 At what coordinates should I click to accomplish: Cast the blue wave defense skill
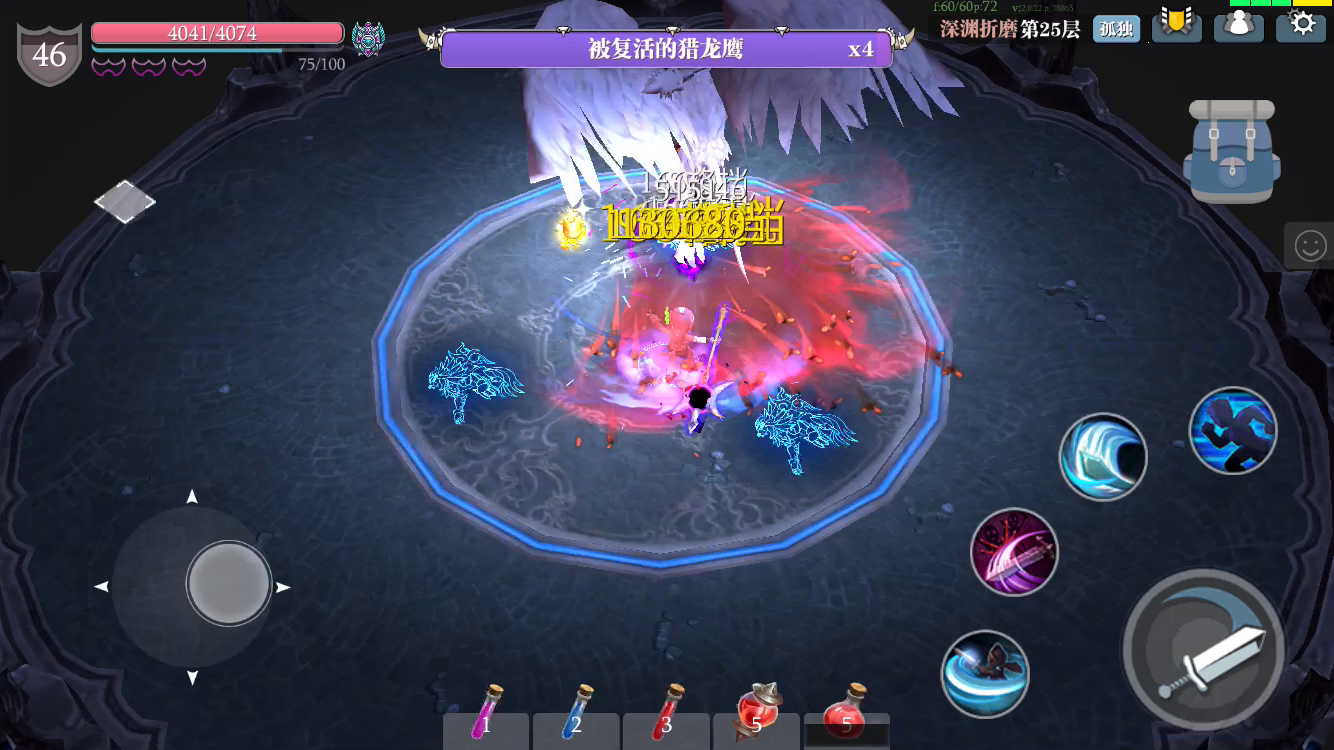[x=1103, y=457]
